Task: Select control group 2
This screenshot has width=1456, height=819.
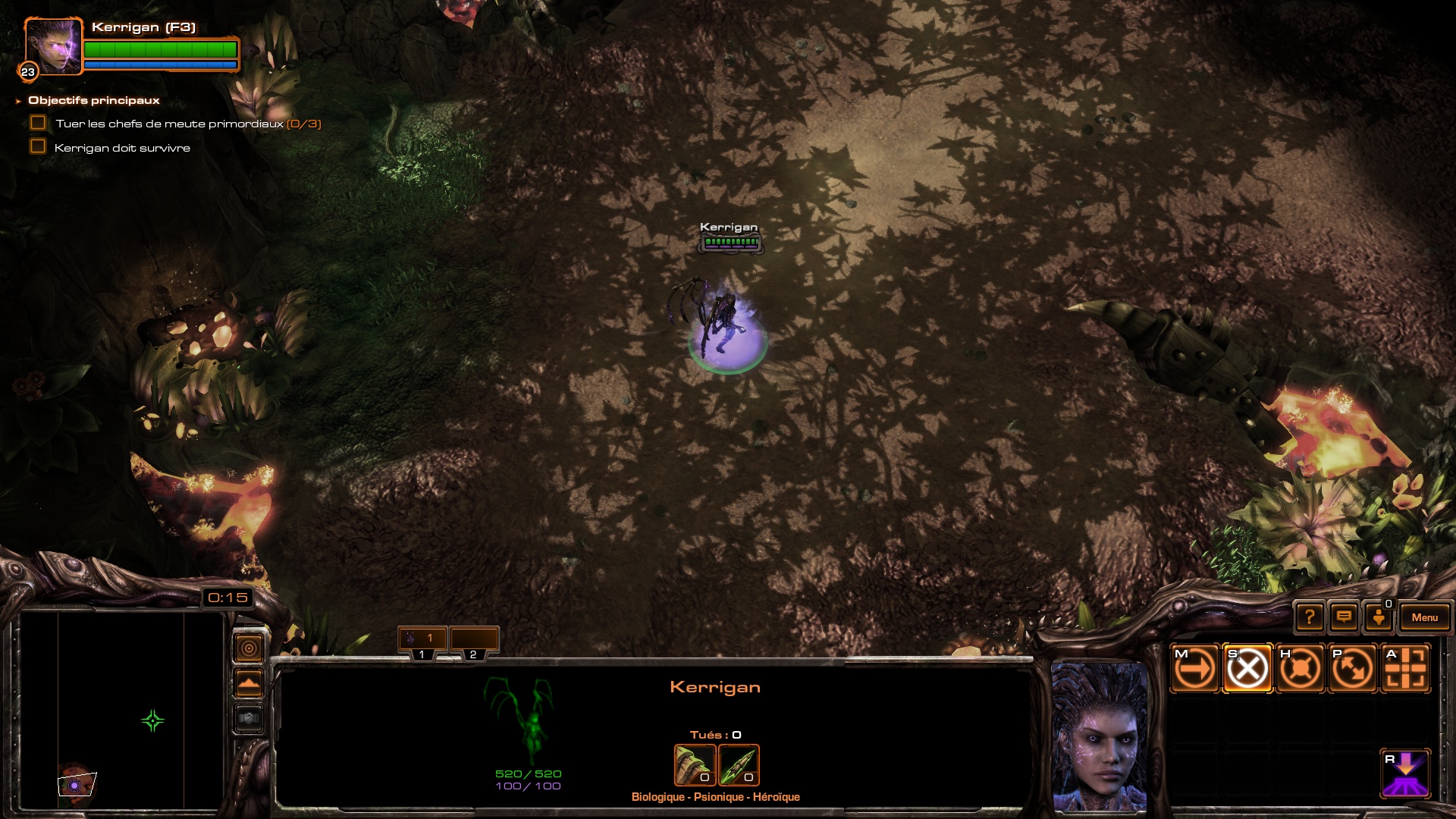Action: (x=474, y=639)
